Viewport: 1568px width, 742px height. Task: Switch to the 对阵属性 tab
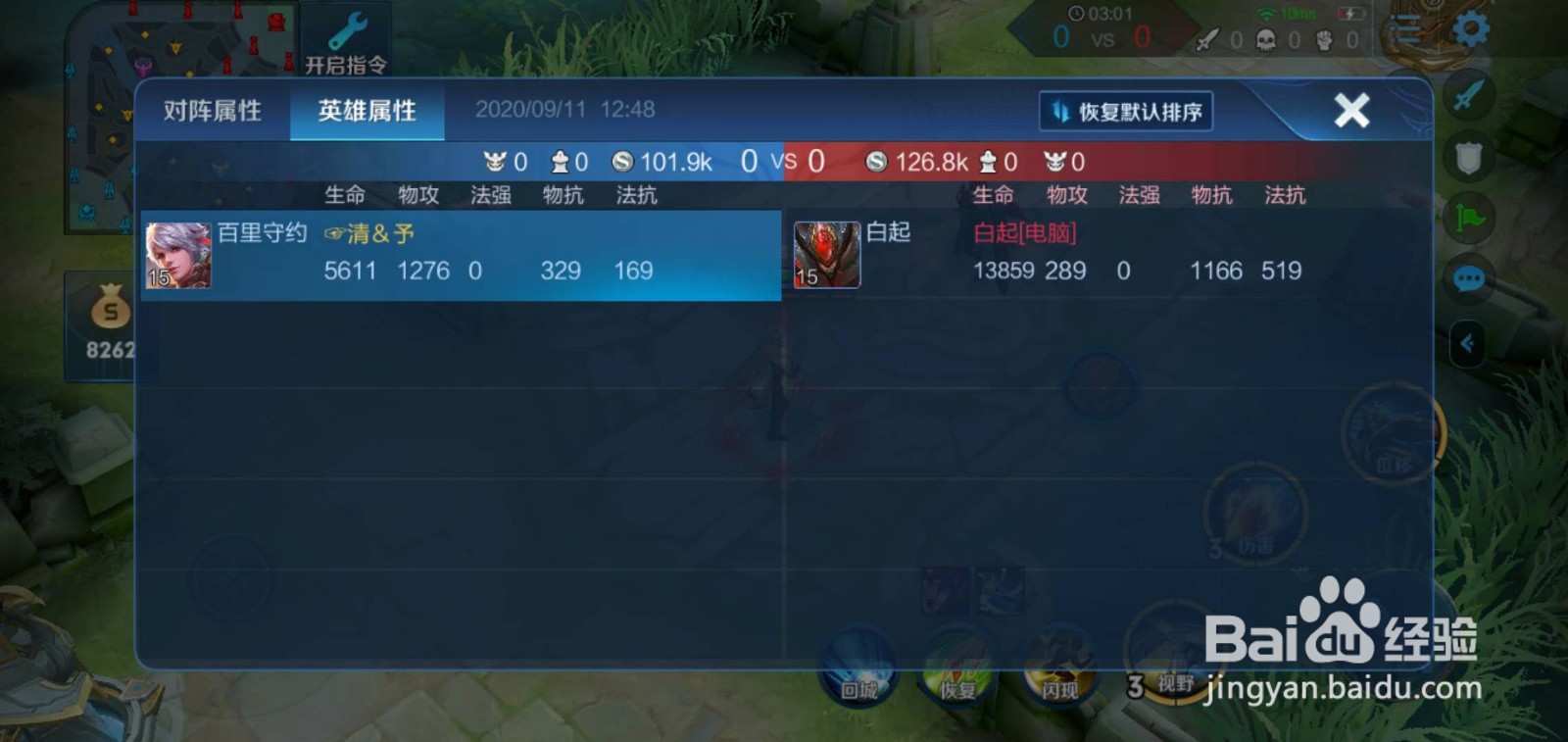215,111
